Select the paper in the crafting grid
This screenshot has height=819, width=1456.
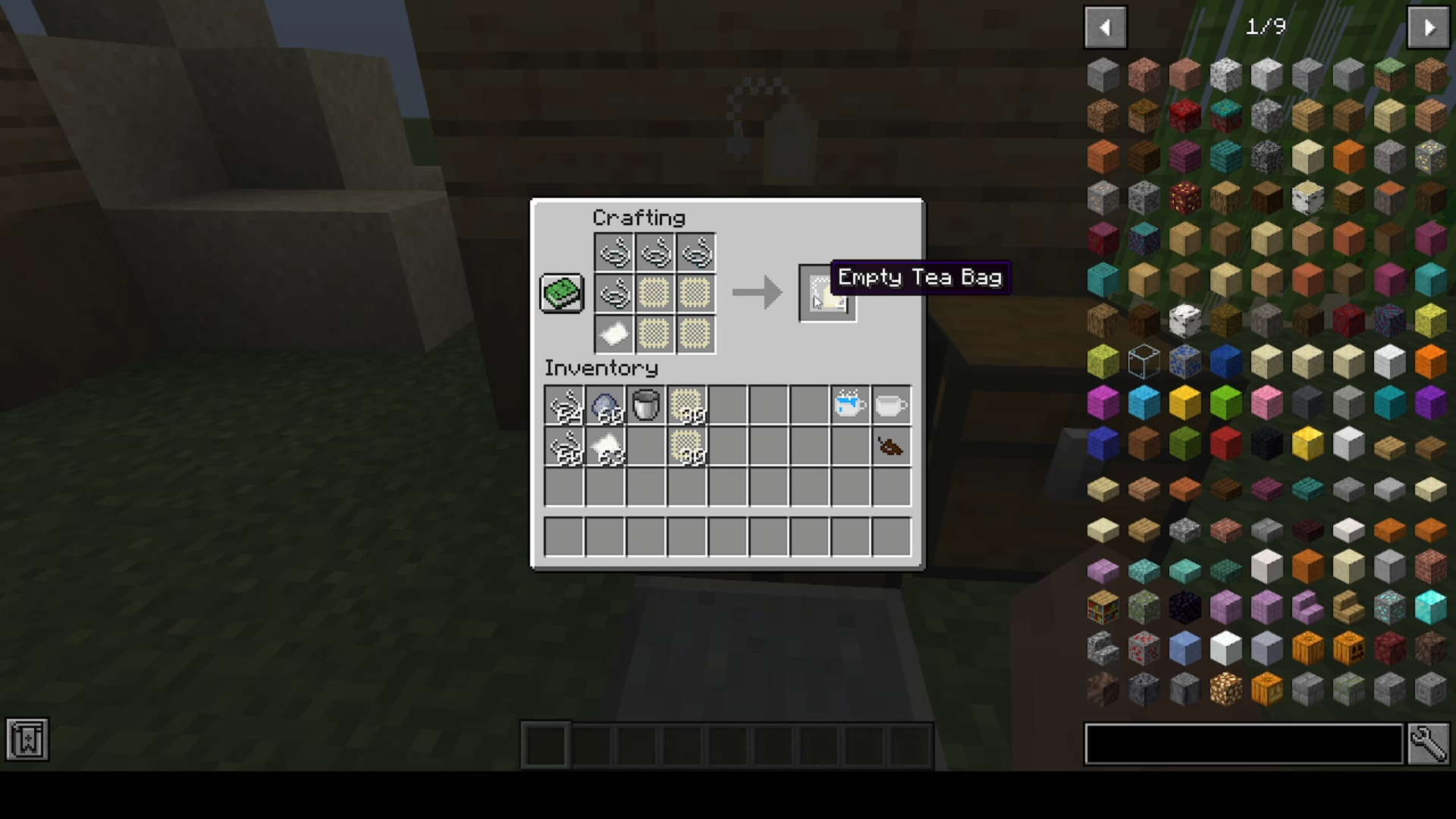coord(613,334)
